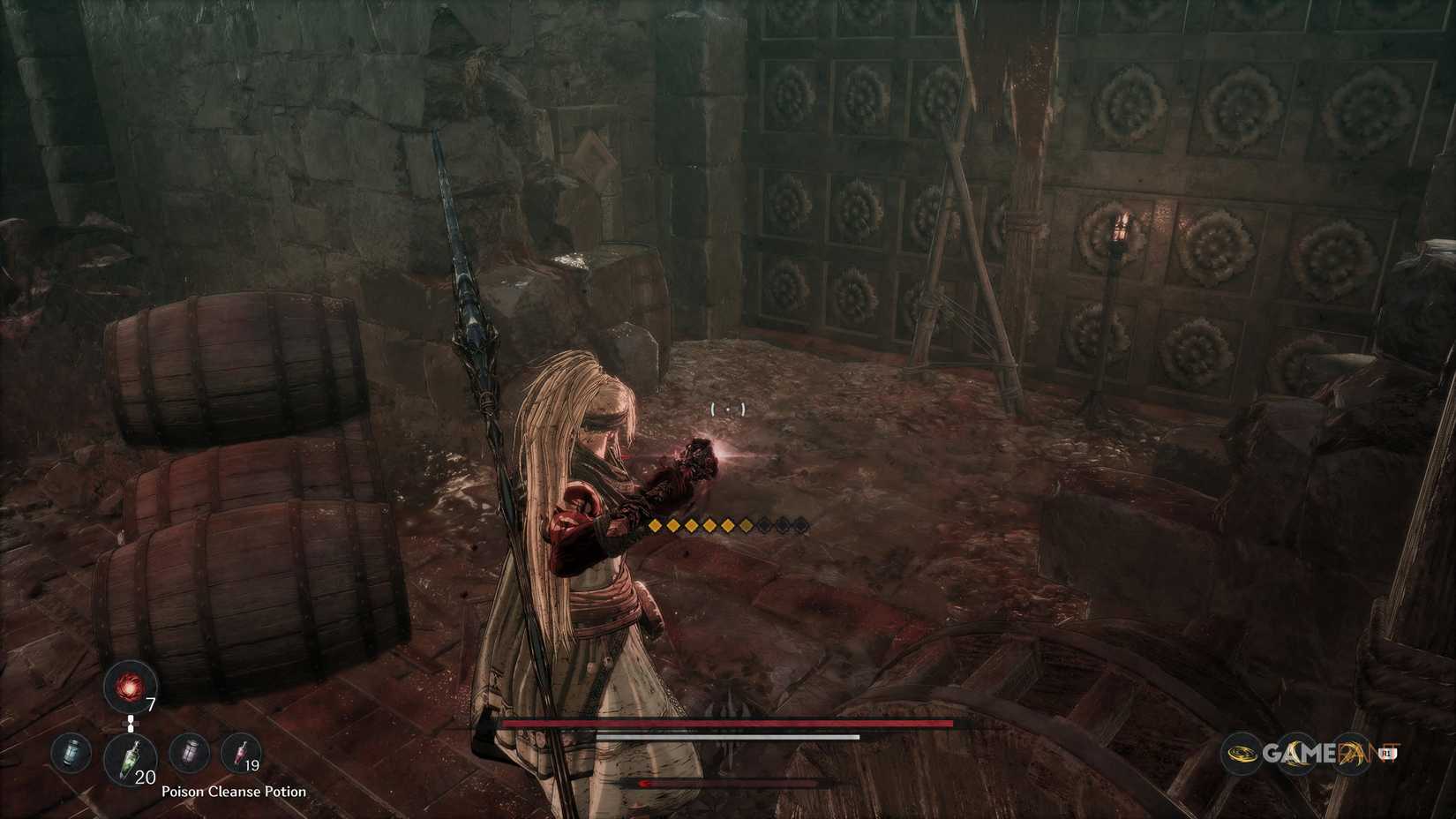The height and width of the screenshot is (819, 1456).
Task: Select the white jar item icon
Action: tap(188, 753)
